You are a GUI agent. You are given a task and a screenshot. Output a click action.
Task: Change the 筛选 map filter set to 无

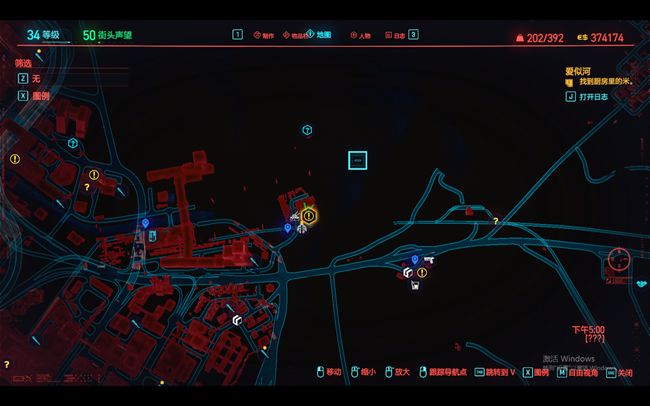coord(35,78)
